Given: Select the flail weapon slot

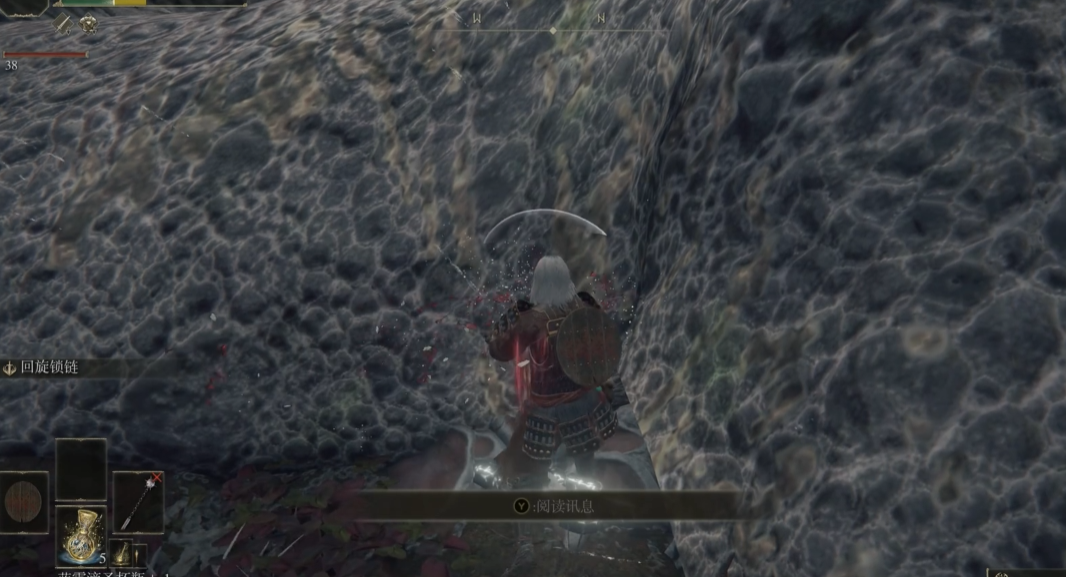Looking at the screenshot, I should 137,501.
